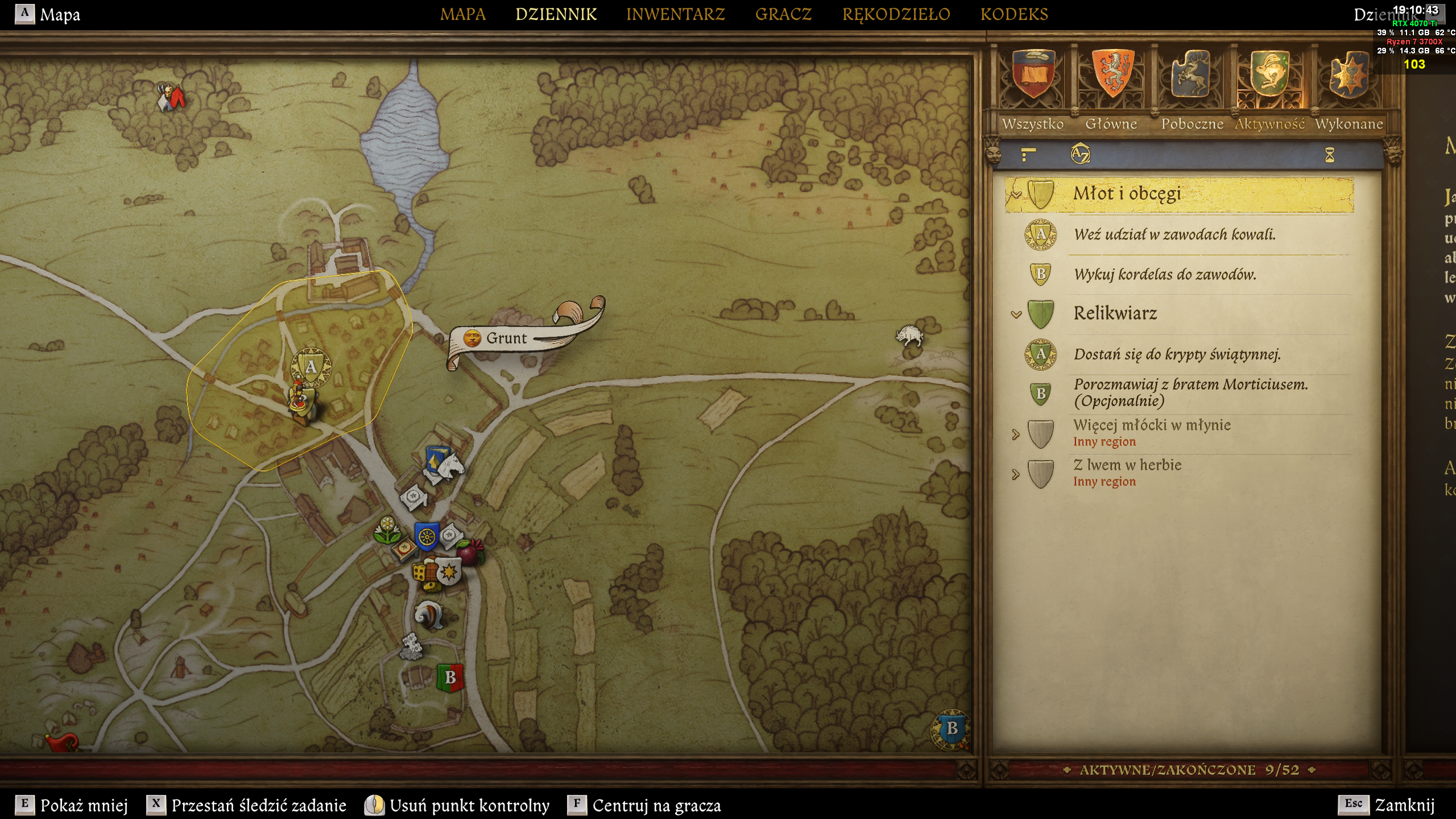Screen dimensions: 1456x819
Task: Expand the Z lwem w herbie quest
Action: click(x=1016, y=474)
